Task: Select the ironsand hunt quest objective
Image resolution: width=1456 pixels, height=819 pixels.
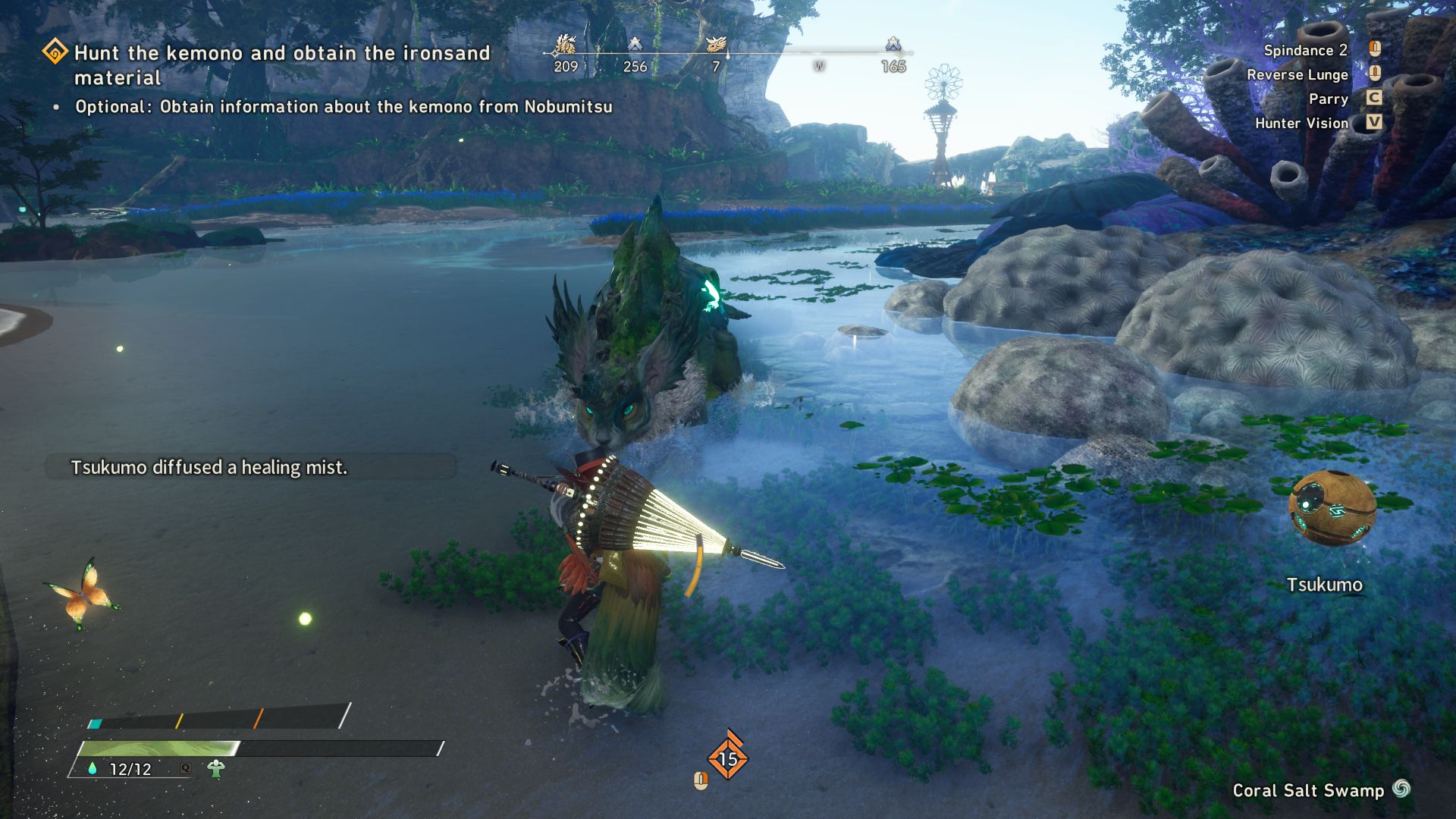Action: [x=281, y=64]
